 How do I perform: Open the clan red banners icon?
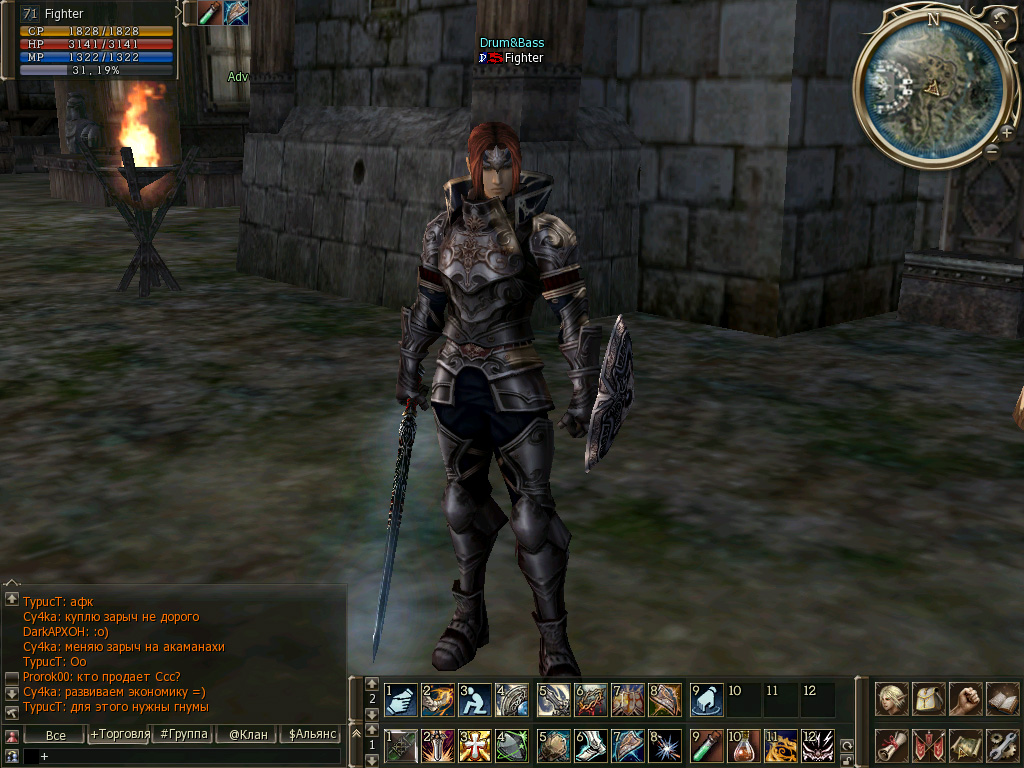pyautogui.click(x=929, y=745)
